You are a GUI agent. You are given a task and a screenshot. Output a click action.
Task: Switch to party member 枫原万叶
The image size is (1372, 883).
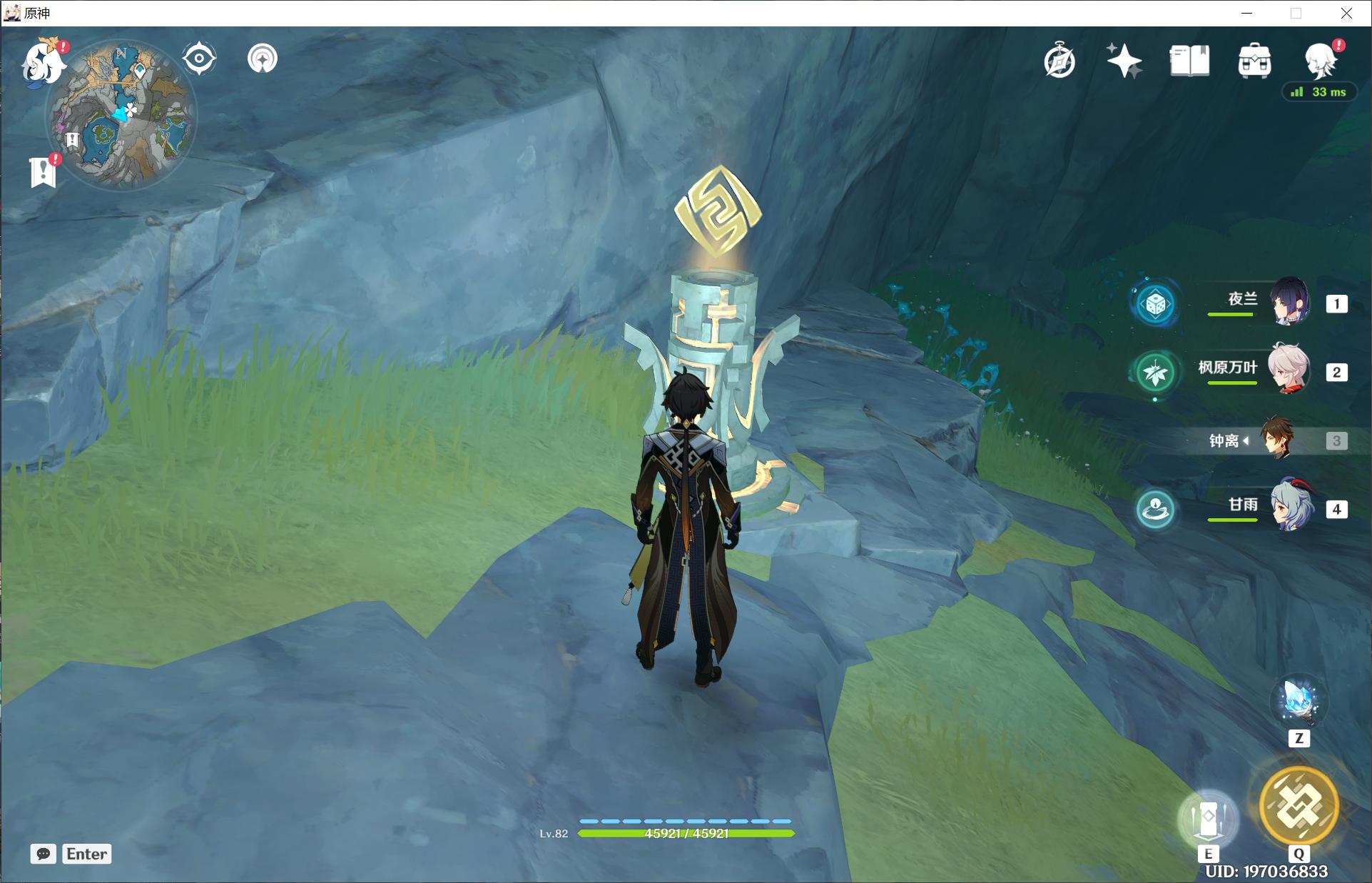coord(1289,369)
